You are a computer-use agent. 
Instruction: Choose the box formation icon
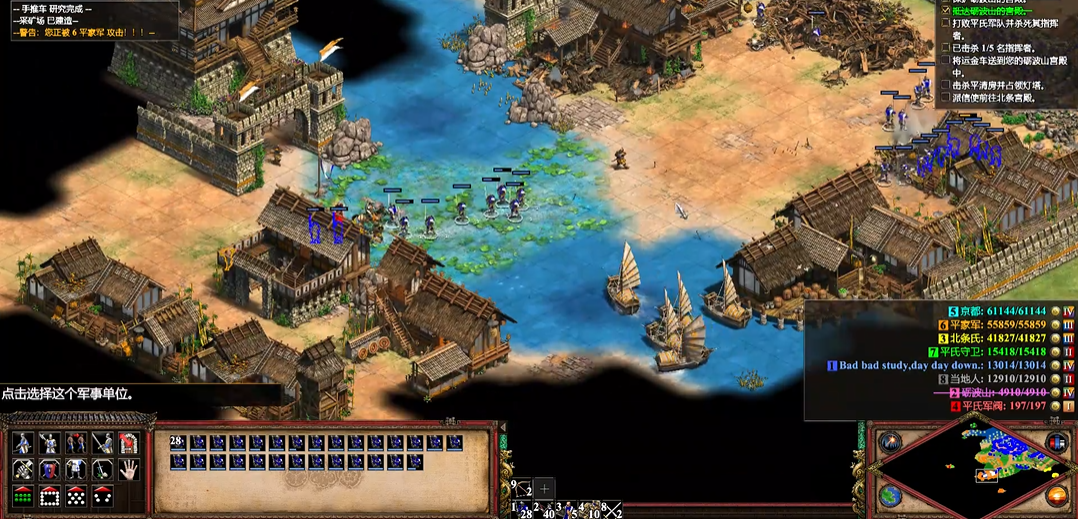tap(48, 496)
